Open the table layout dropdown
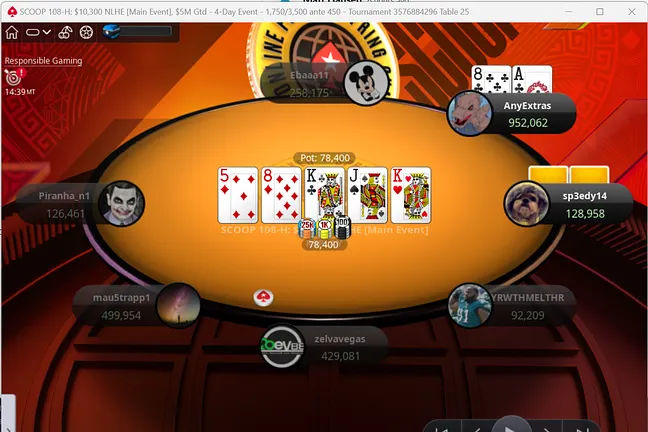Image resolution: width=648 pixels, height=432 pixels. [37, 32]
